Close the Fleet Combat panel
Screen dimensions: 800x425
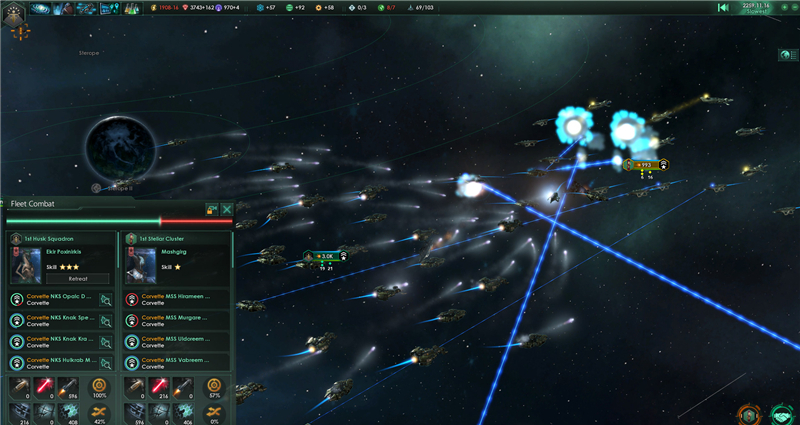point(227,209)
